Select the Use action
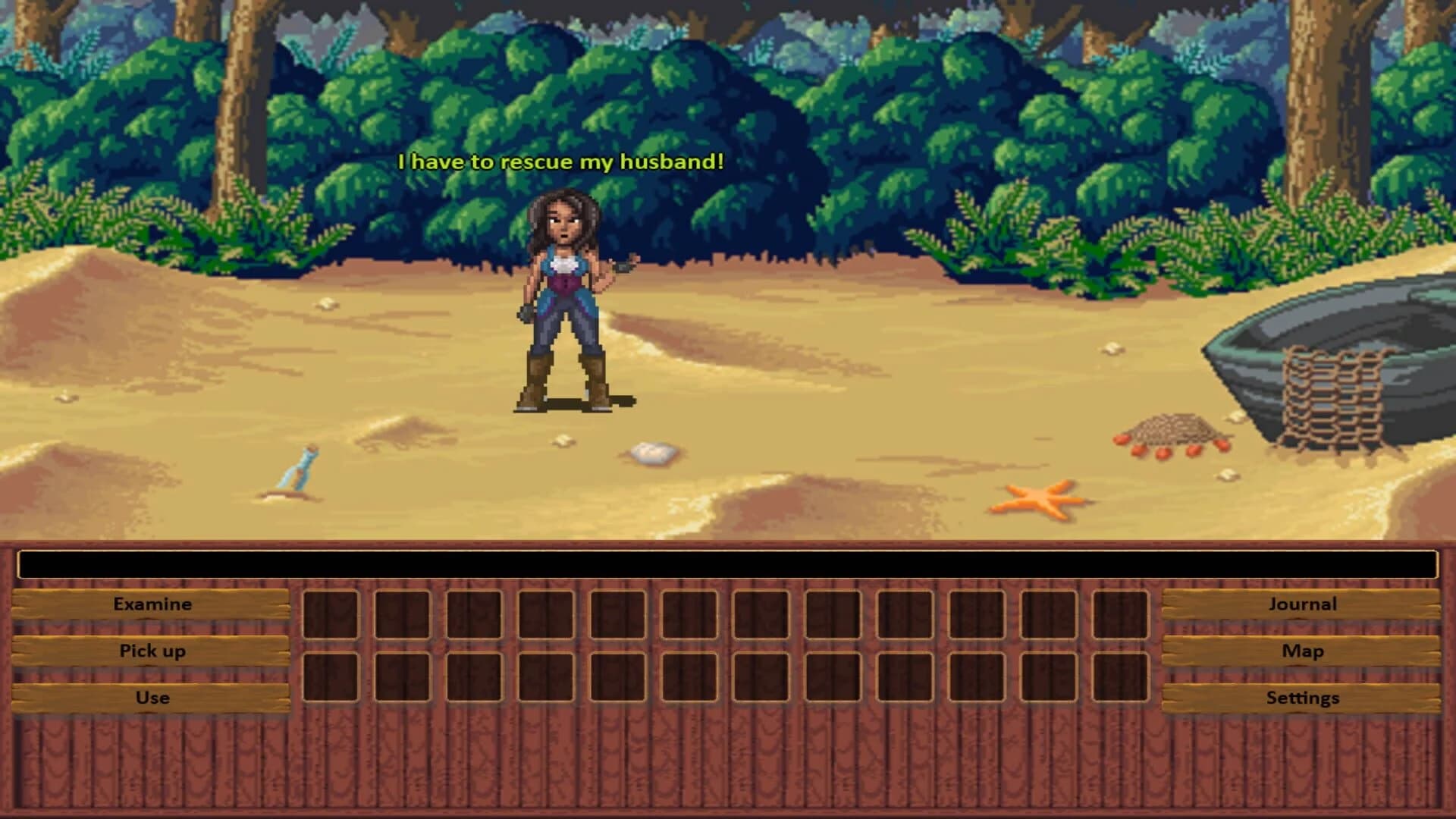Image resolution: width=1456 pixels, height=819 pixels. click(152, 698)
